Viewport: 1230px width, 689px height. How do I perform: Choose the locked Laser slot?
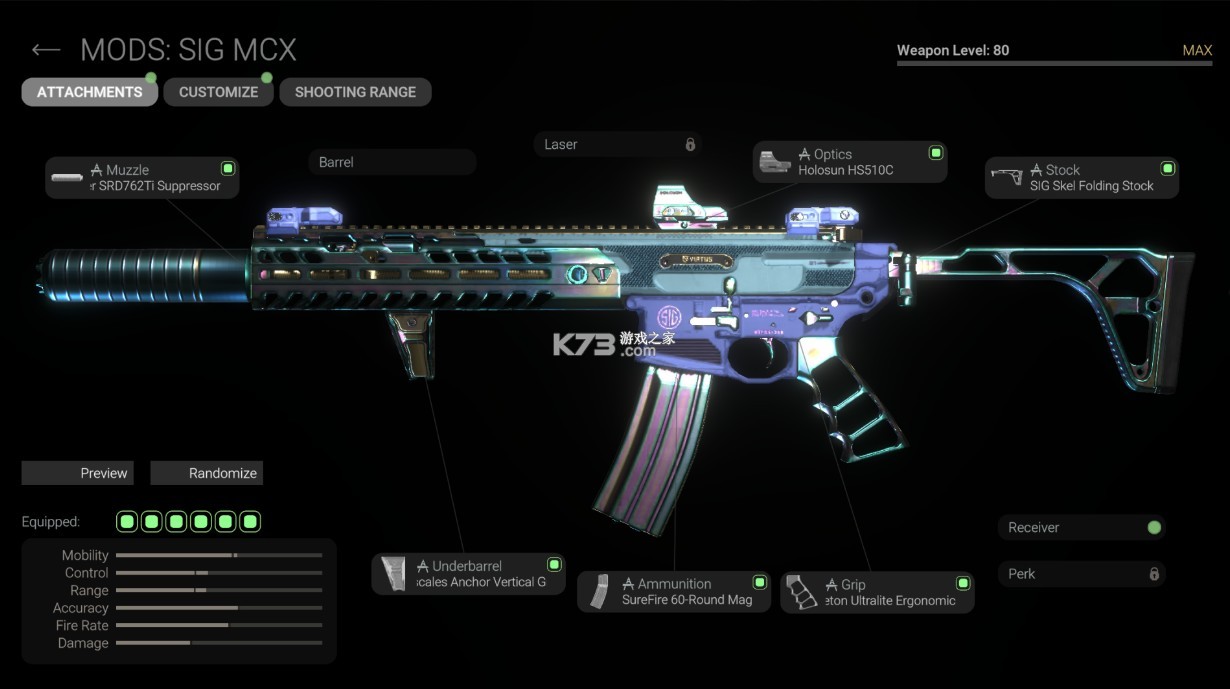617,145
